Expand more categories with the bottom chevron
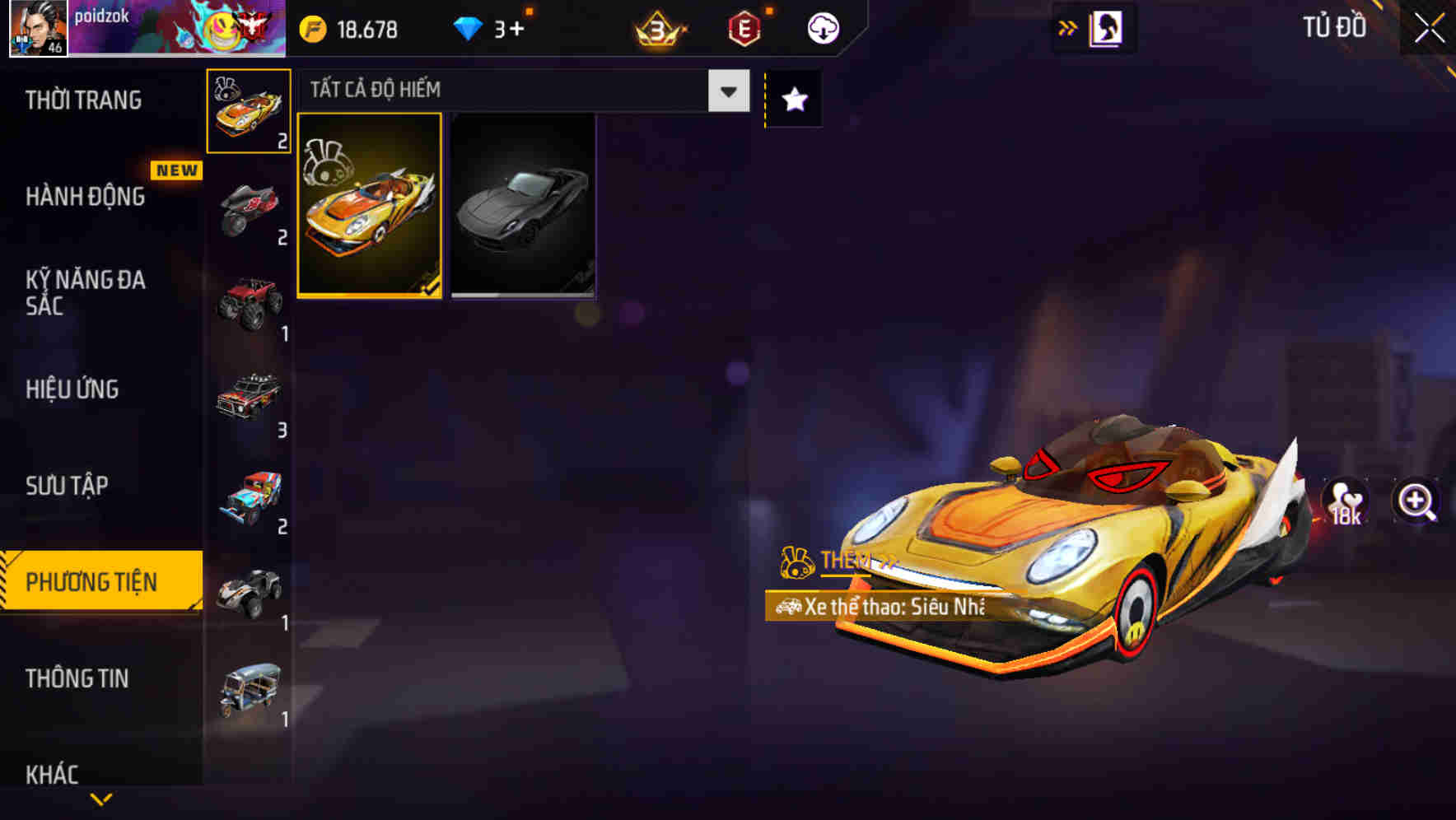The width and height of the screenshot is (1456, 820). (100, 798)
